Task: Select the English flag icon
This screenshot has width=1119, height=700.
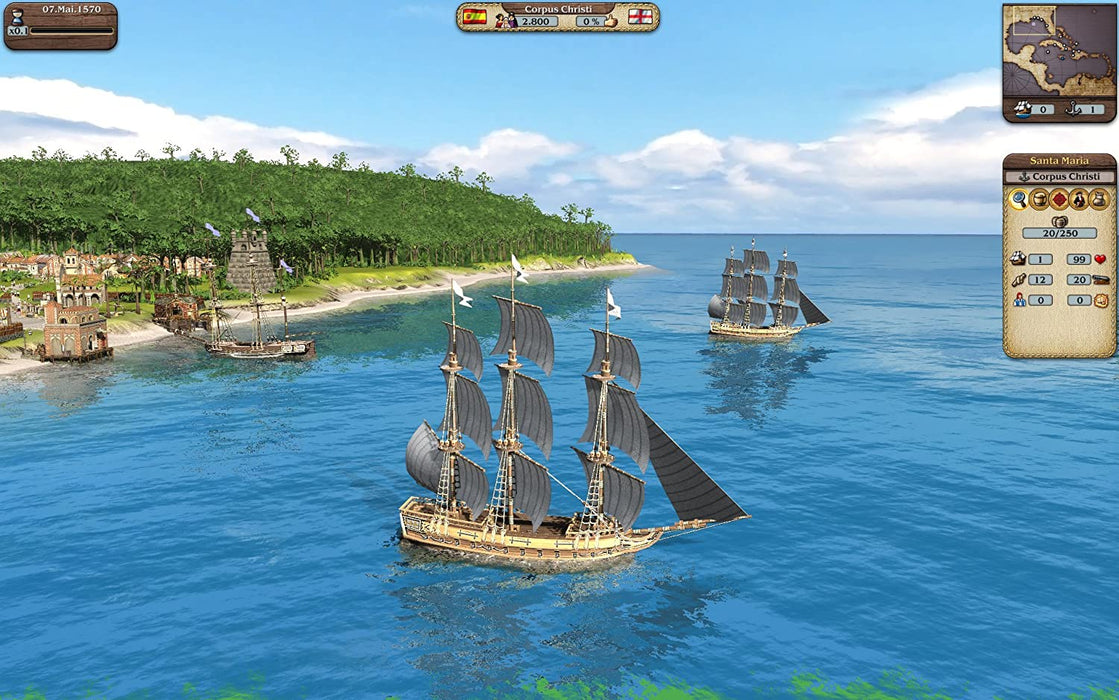Action: coord(640,18)
